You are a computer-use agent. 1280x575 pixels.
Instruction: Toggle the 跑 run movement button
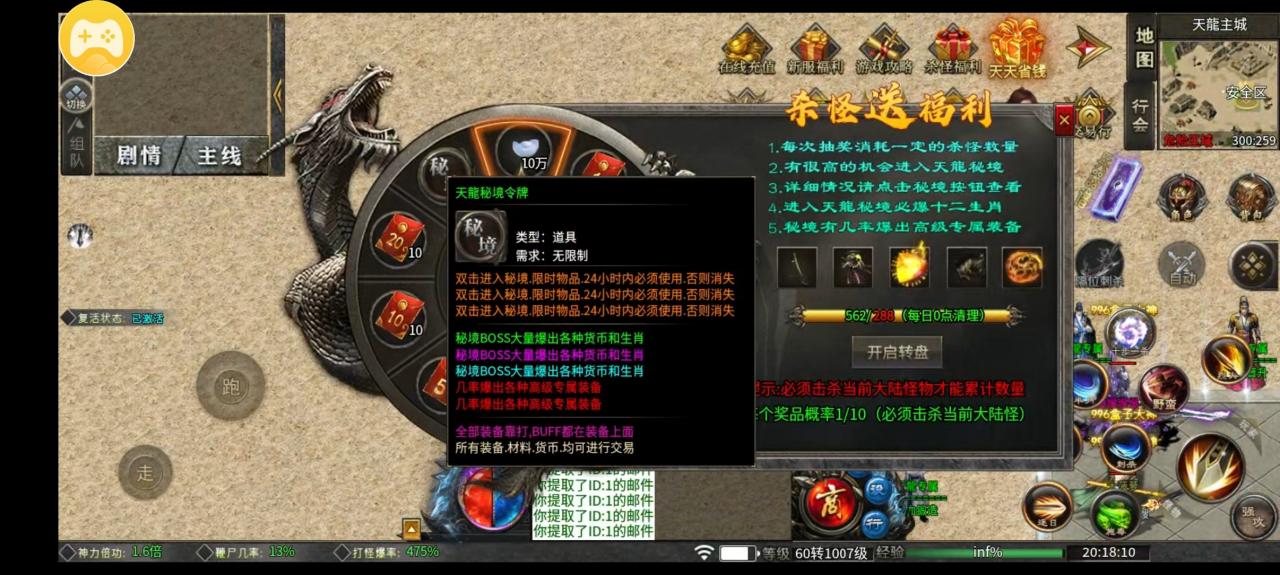(x=231, y=385)
